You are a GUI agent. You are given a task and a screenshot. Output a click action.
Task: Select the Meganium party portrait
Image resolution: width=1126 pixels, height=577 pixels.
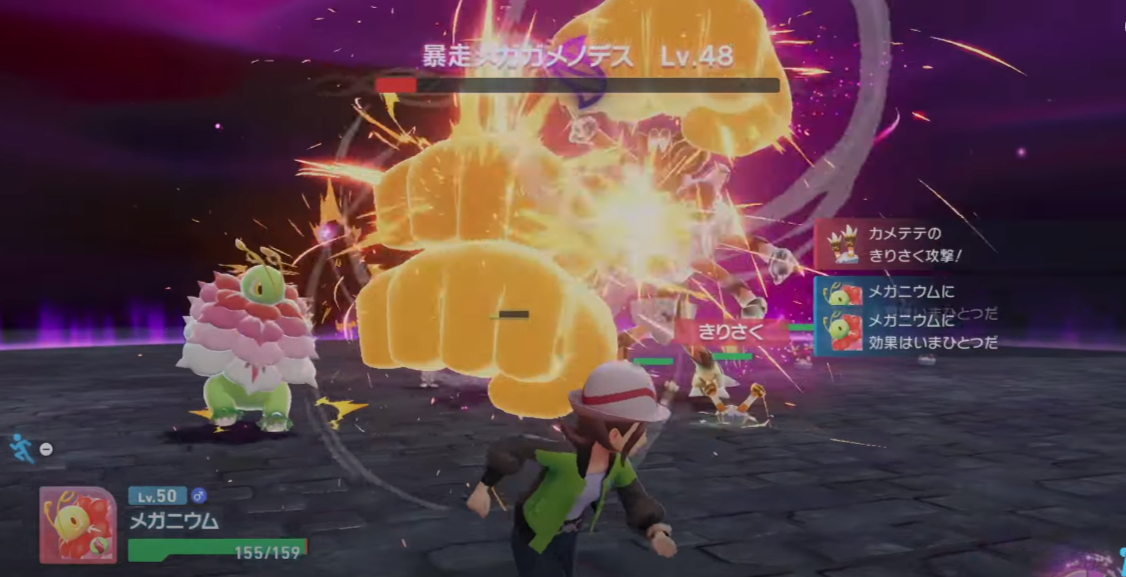[77, 524]
